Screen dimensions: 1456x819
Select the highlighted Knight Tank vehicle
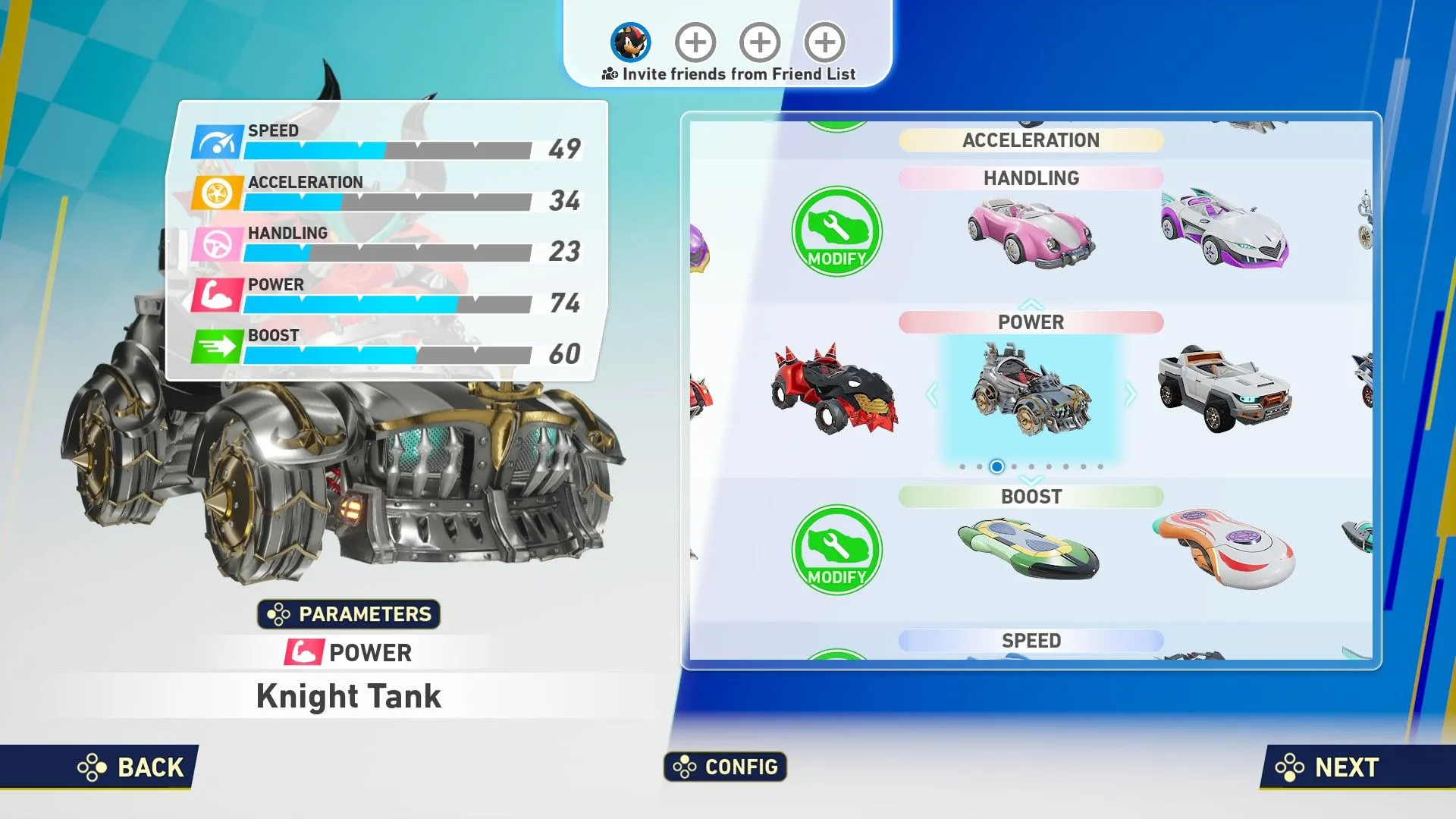[1031, 391]
